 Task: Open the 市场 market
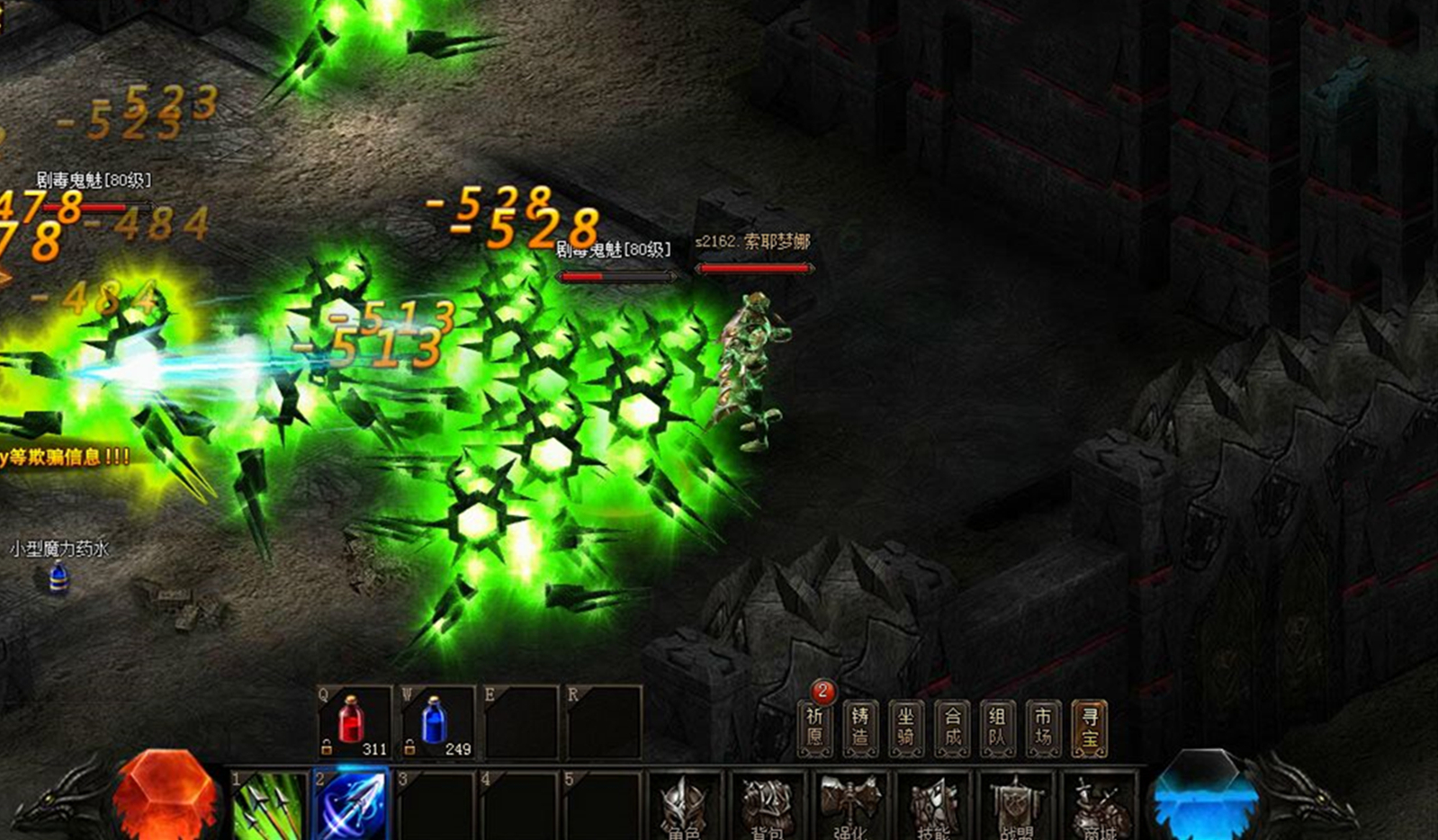point(1043,728)
